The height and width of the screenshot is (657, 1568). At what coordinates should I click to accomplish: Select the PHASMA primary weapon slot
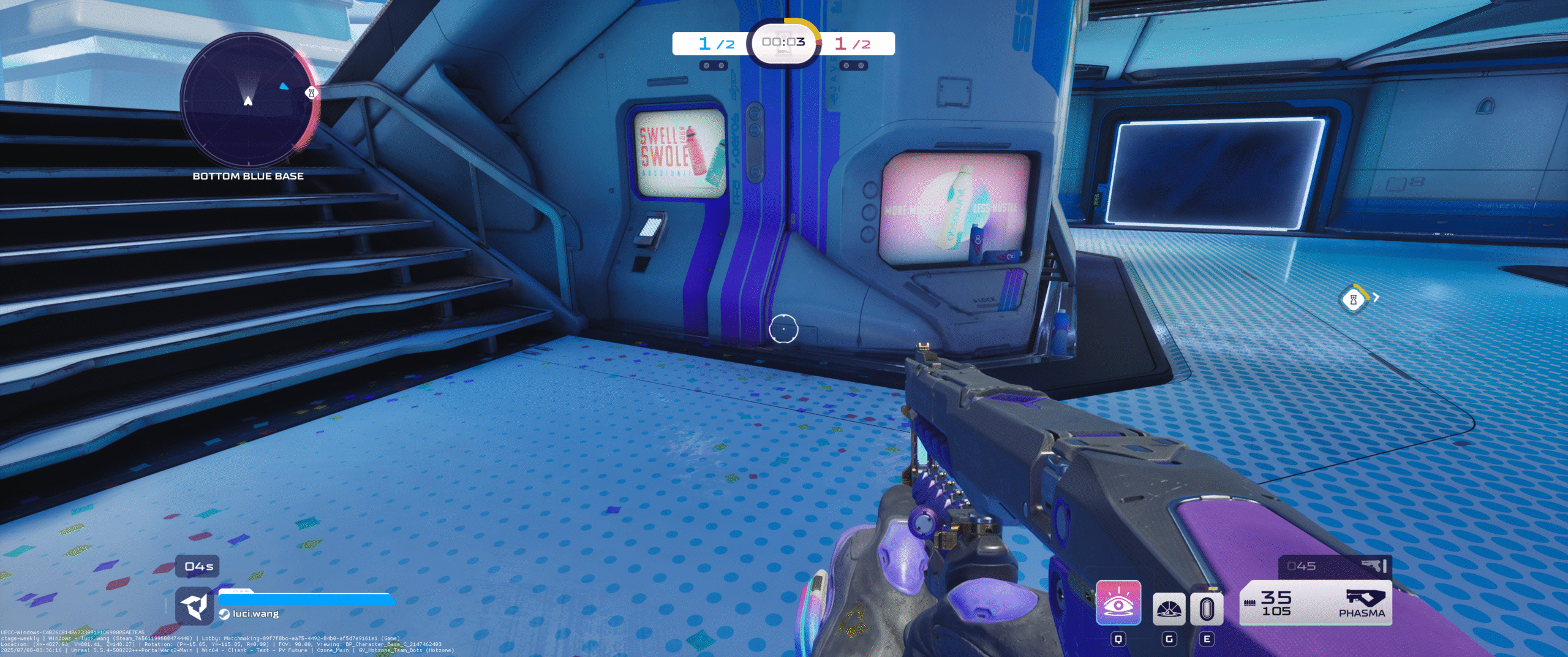1315,603
